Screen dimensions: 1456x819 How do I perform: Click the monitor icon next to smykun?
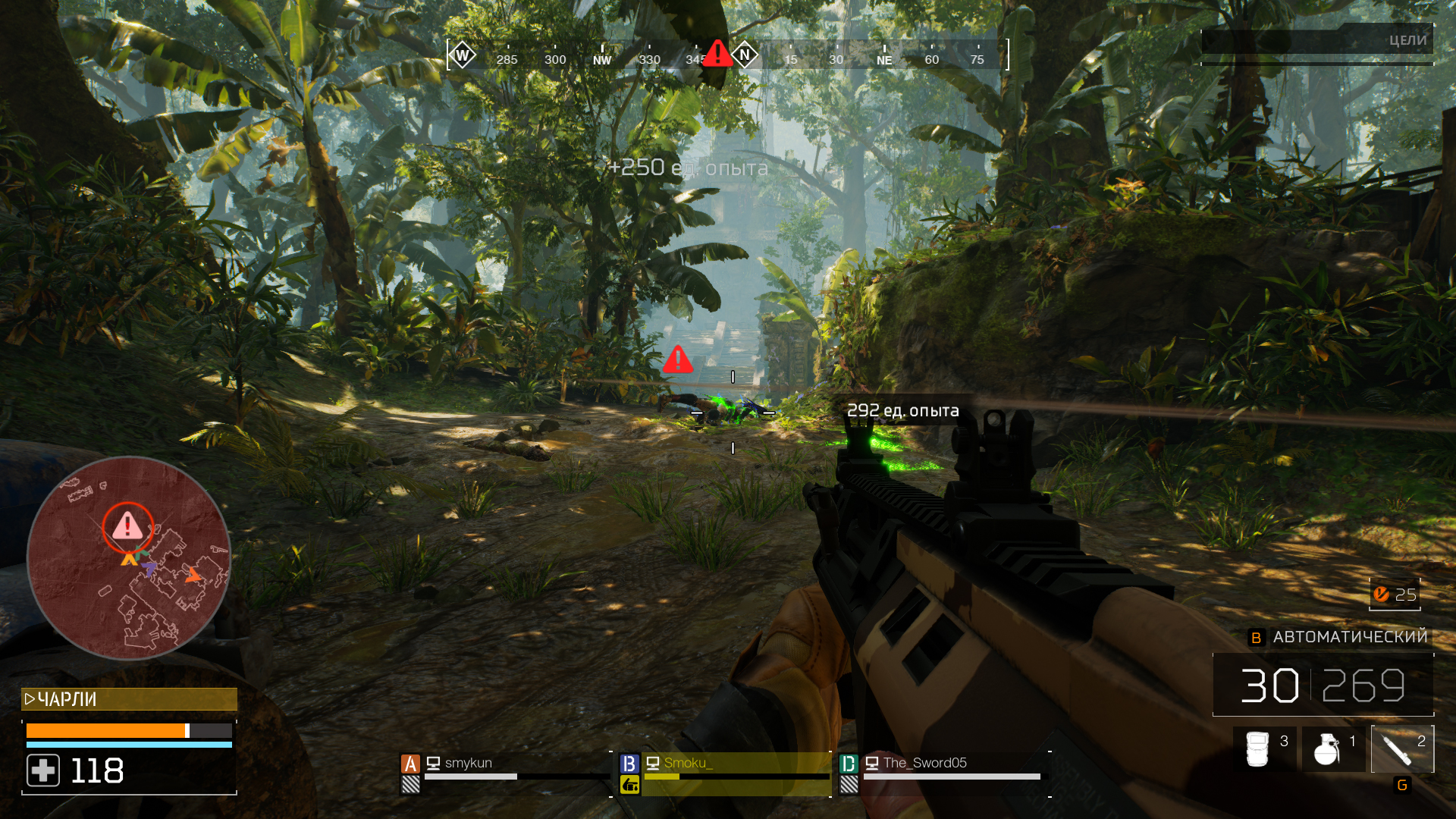(433, 764)
